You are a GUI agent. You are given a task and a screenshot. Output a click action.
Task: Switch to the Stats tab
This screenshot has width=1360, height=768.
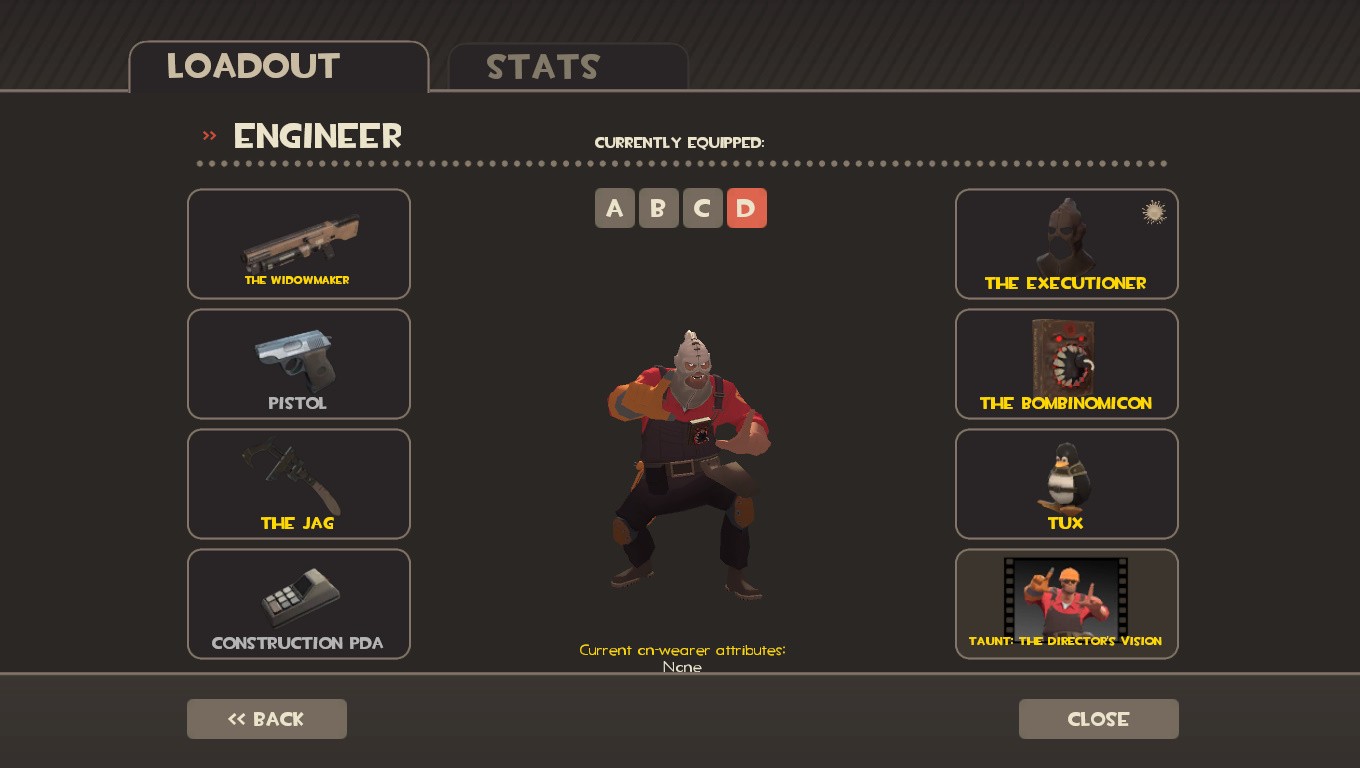click(543, 66)
